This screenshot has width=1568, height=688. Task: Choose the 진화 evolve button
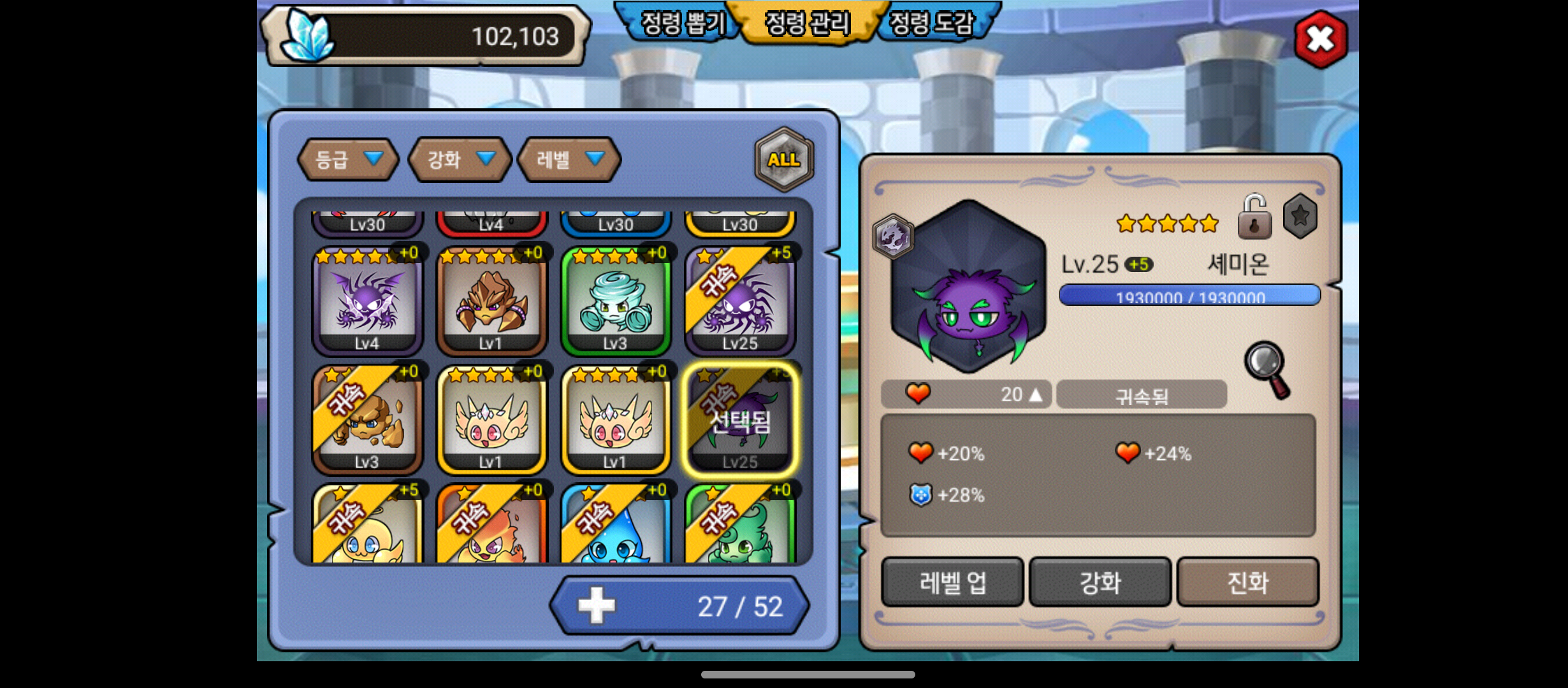click(x=1247, y=582)
